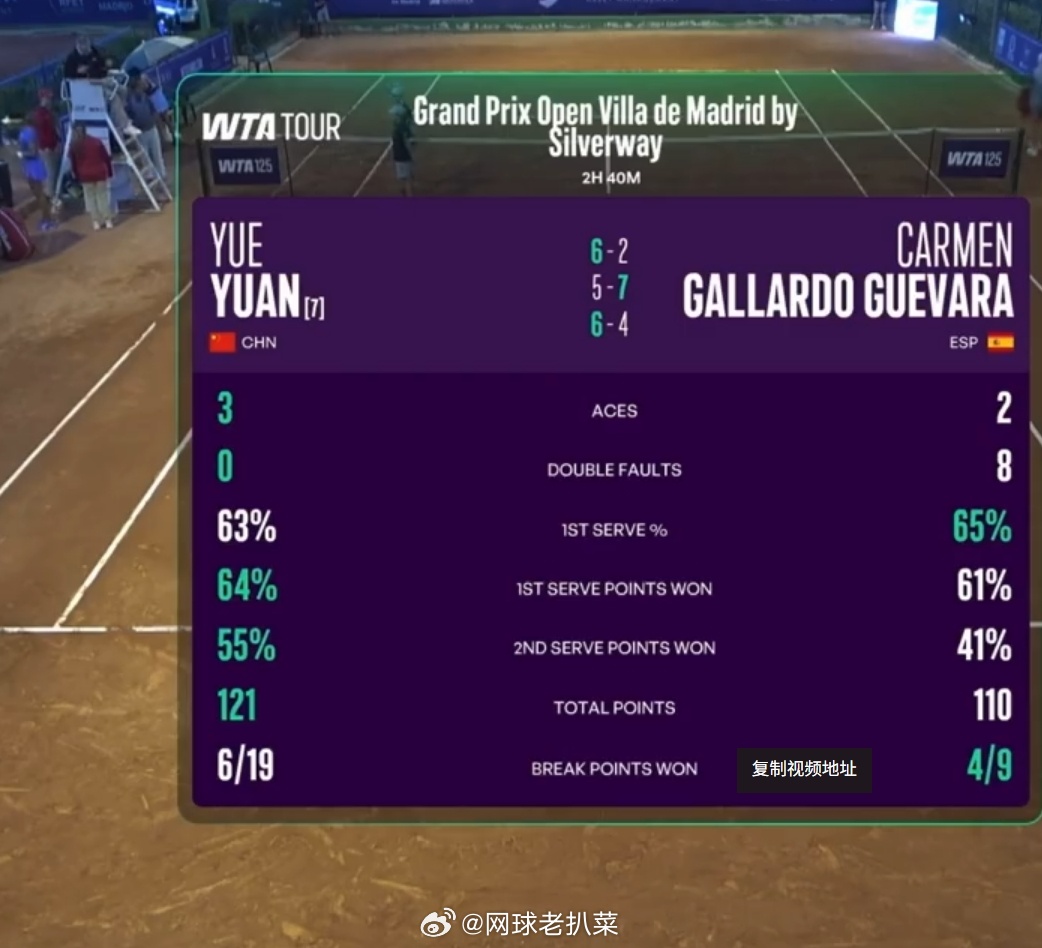Choose the 复制视频地址 copy video address option
The height and width of the screenshot is (948, 1042).
coord(804,769)
